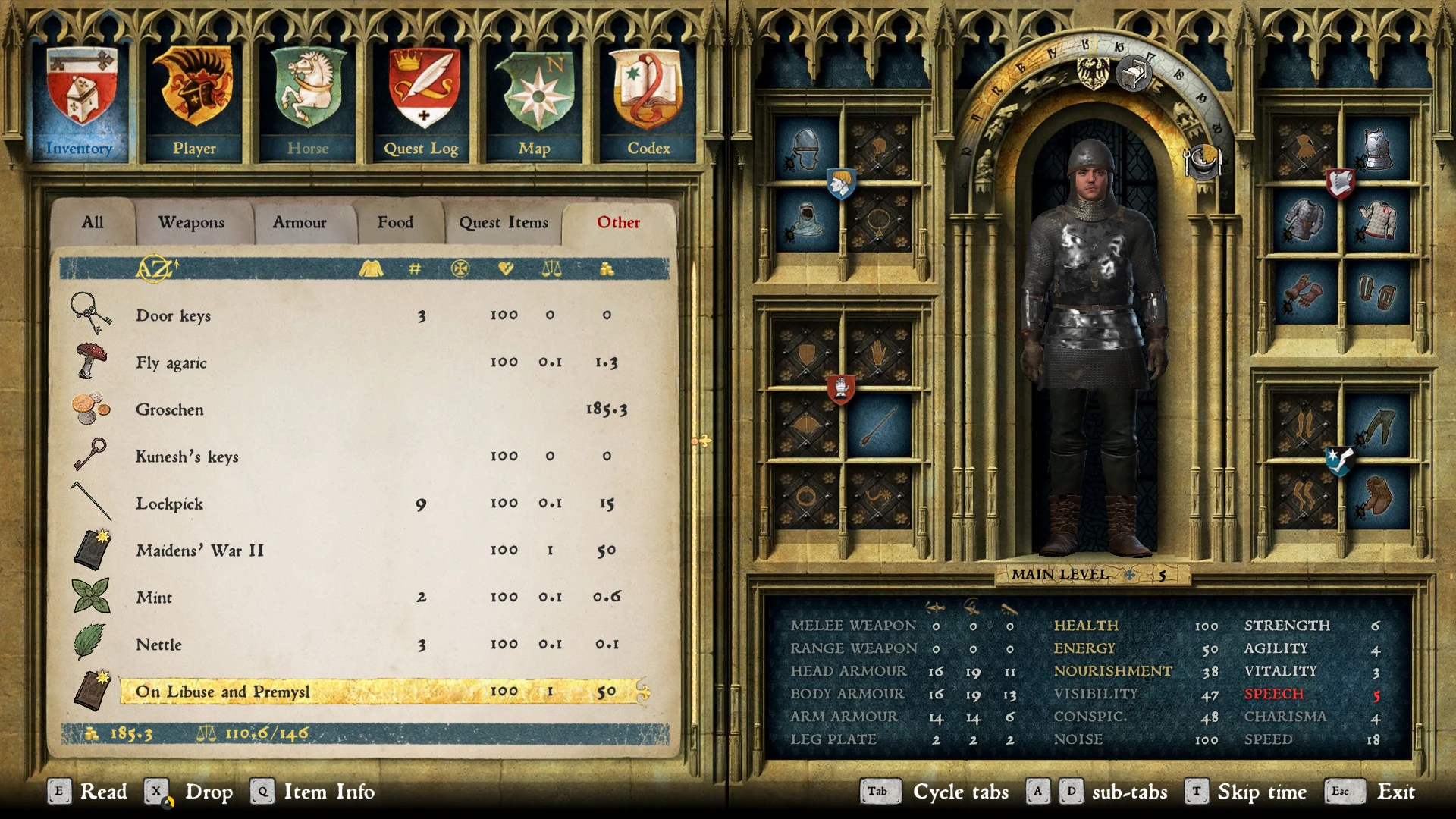1456x819 pixels.
Task: Open the Player menu
Action: click(x=194, y=102)
